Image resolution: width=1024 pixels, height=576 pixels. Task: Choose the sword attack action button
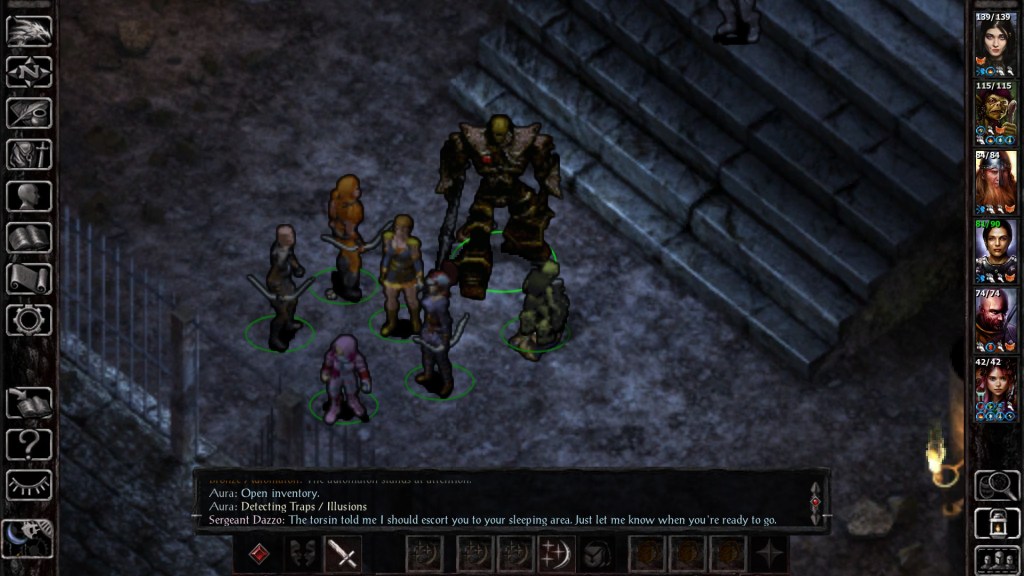[343, 554]
